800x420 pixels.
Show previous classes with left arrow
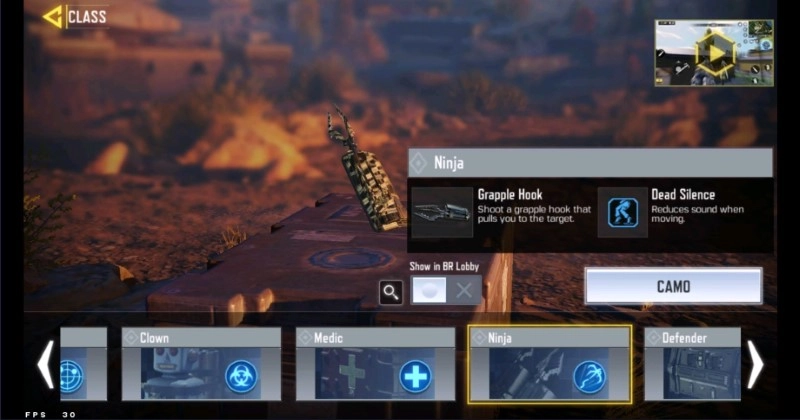[45, 365]
